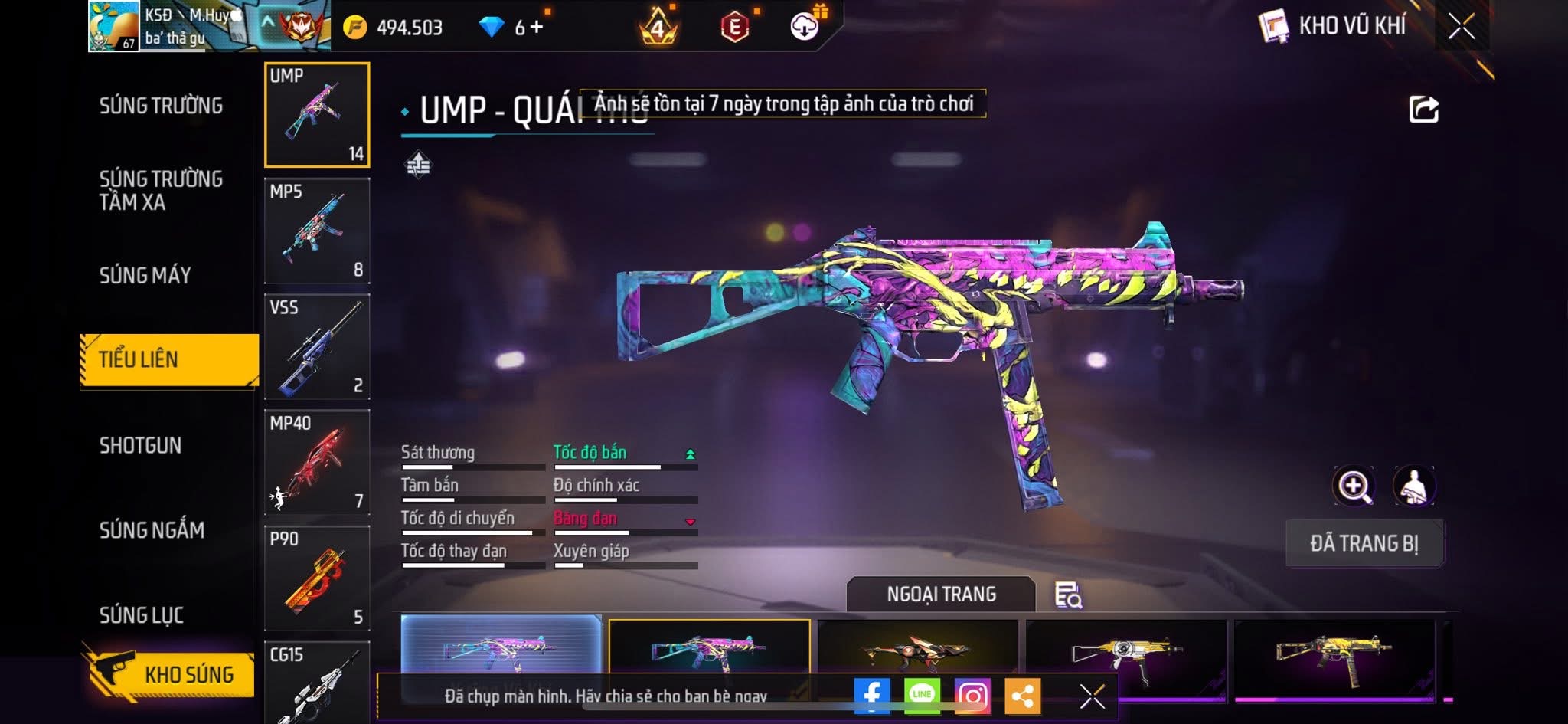The height and width of the screenshot is (724, 1568).
Task: Share the screenshot via Instagram
Action: coord(972,696)
